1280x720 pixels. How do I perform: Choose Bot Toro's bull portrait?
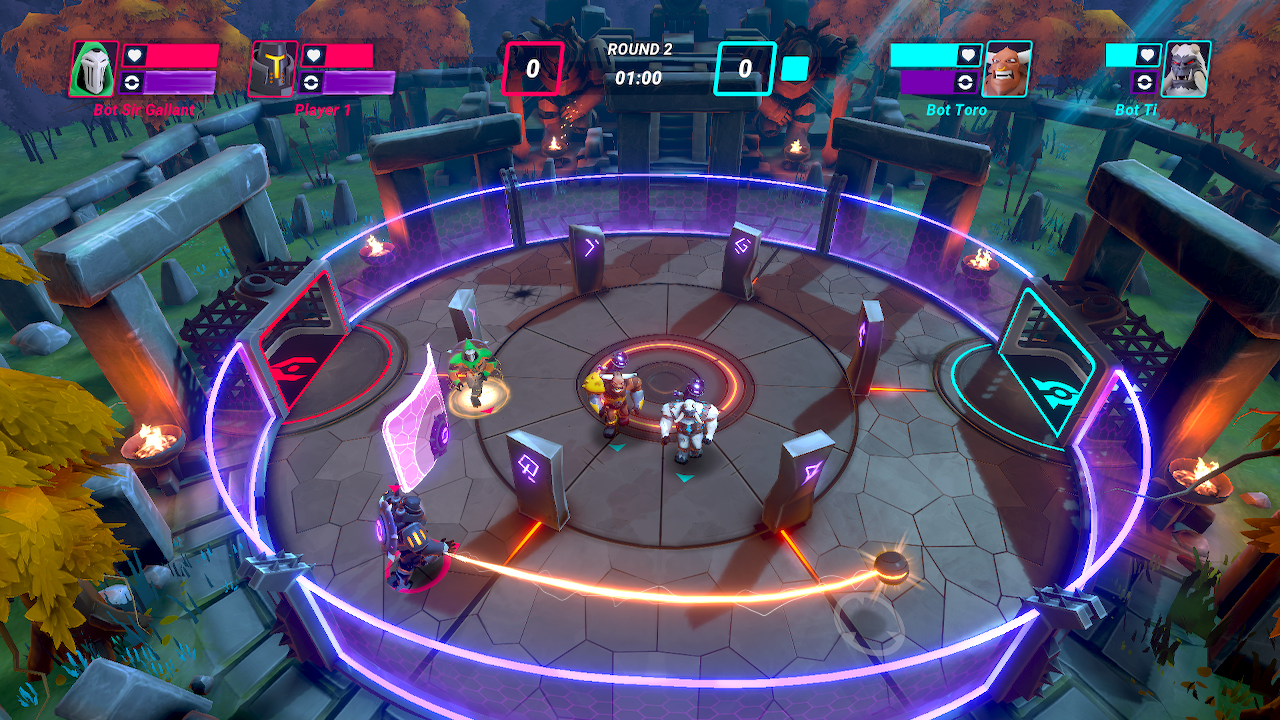1007,69
